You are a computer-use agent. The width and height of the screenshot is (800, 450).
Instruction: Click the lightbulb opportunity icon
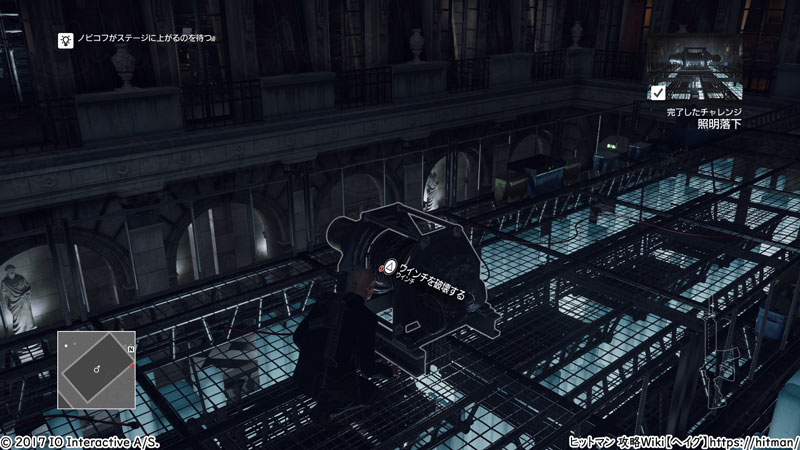click(65, 40)
